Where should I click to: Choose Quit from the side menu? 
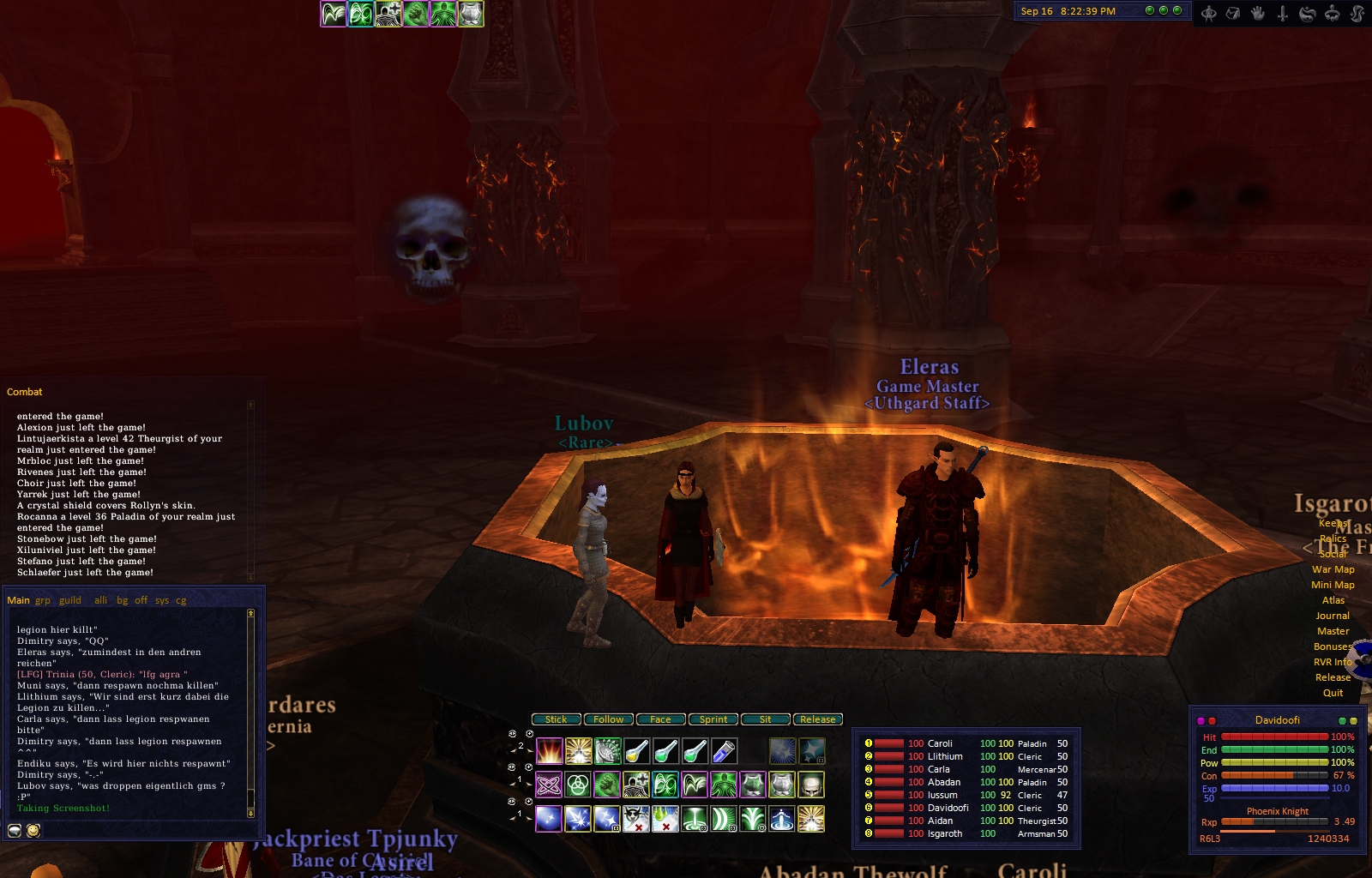(1333, 693)
